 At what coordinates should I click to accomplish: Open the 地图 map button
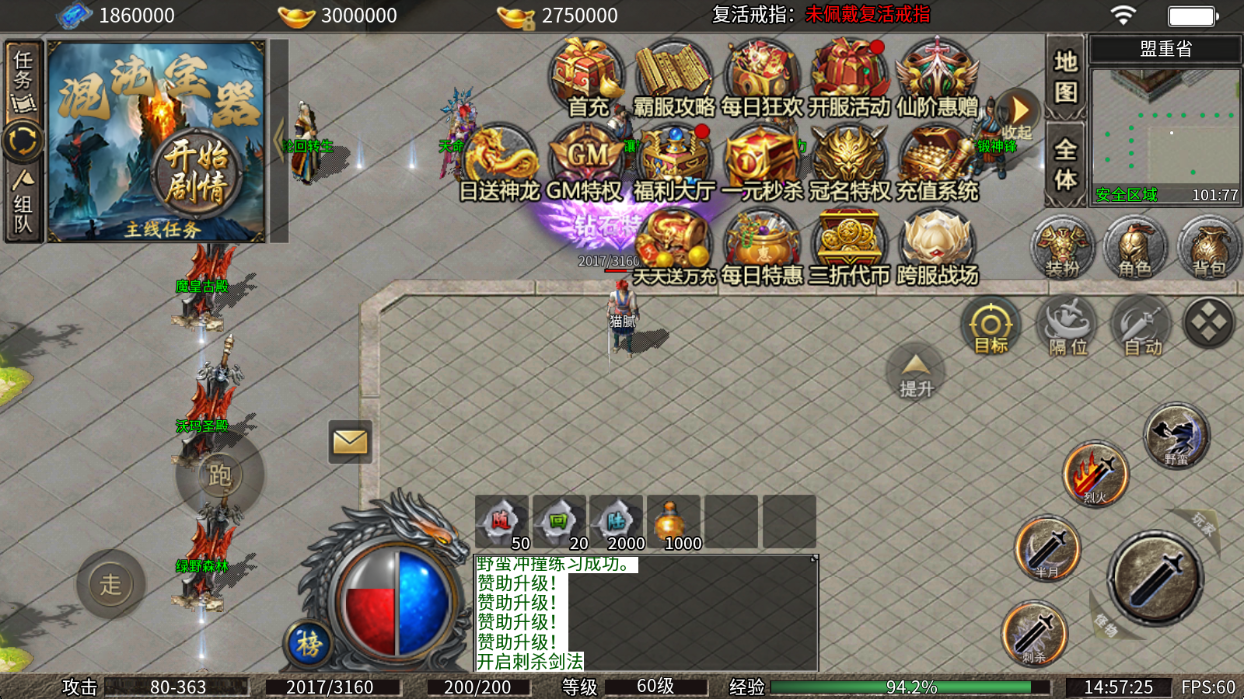[1065, 76]
